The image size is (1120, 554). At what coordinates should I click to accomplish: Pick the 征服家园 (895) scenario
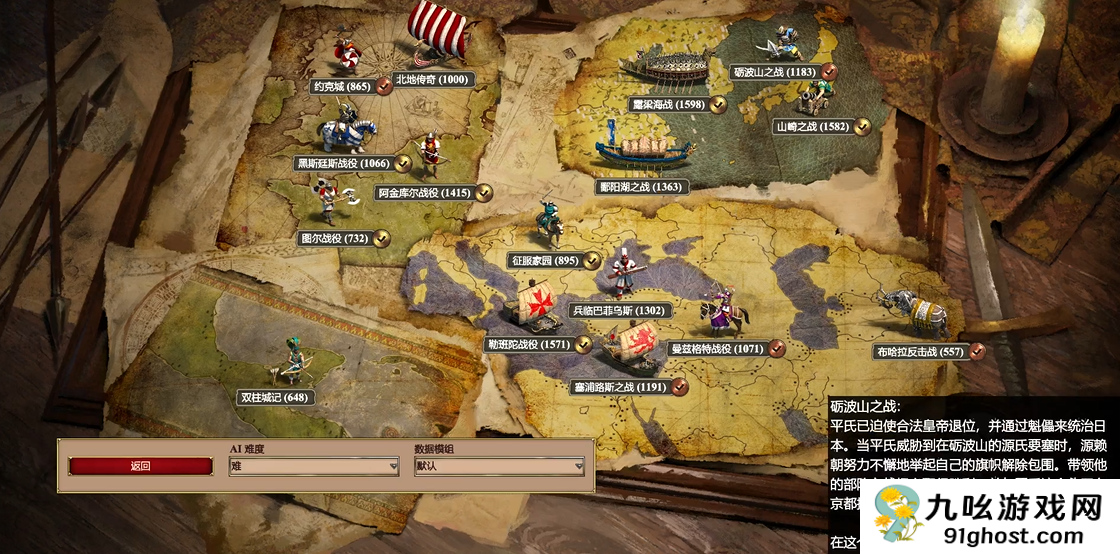pos(545,260)
